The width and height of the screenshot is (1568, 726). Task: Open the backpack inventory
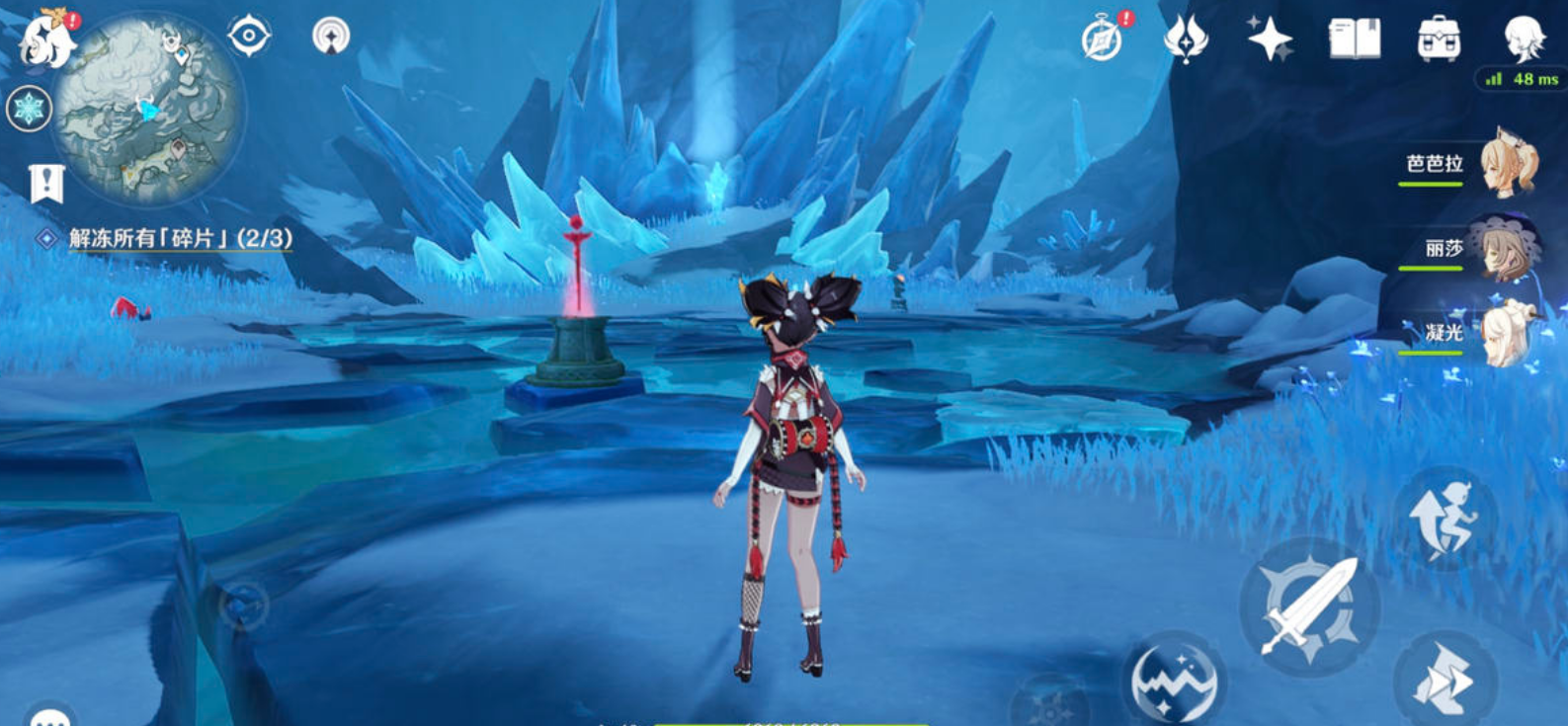tap(1439, 40)
